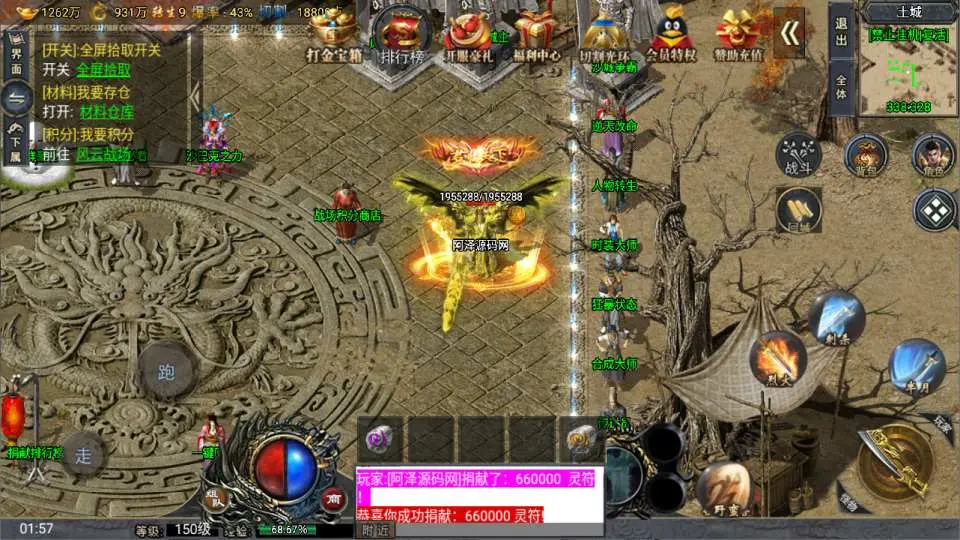Screen dimensions: 960x540
Task: Open the 材料仓库 material warehouse link
Action: tap(107, 112)
